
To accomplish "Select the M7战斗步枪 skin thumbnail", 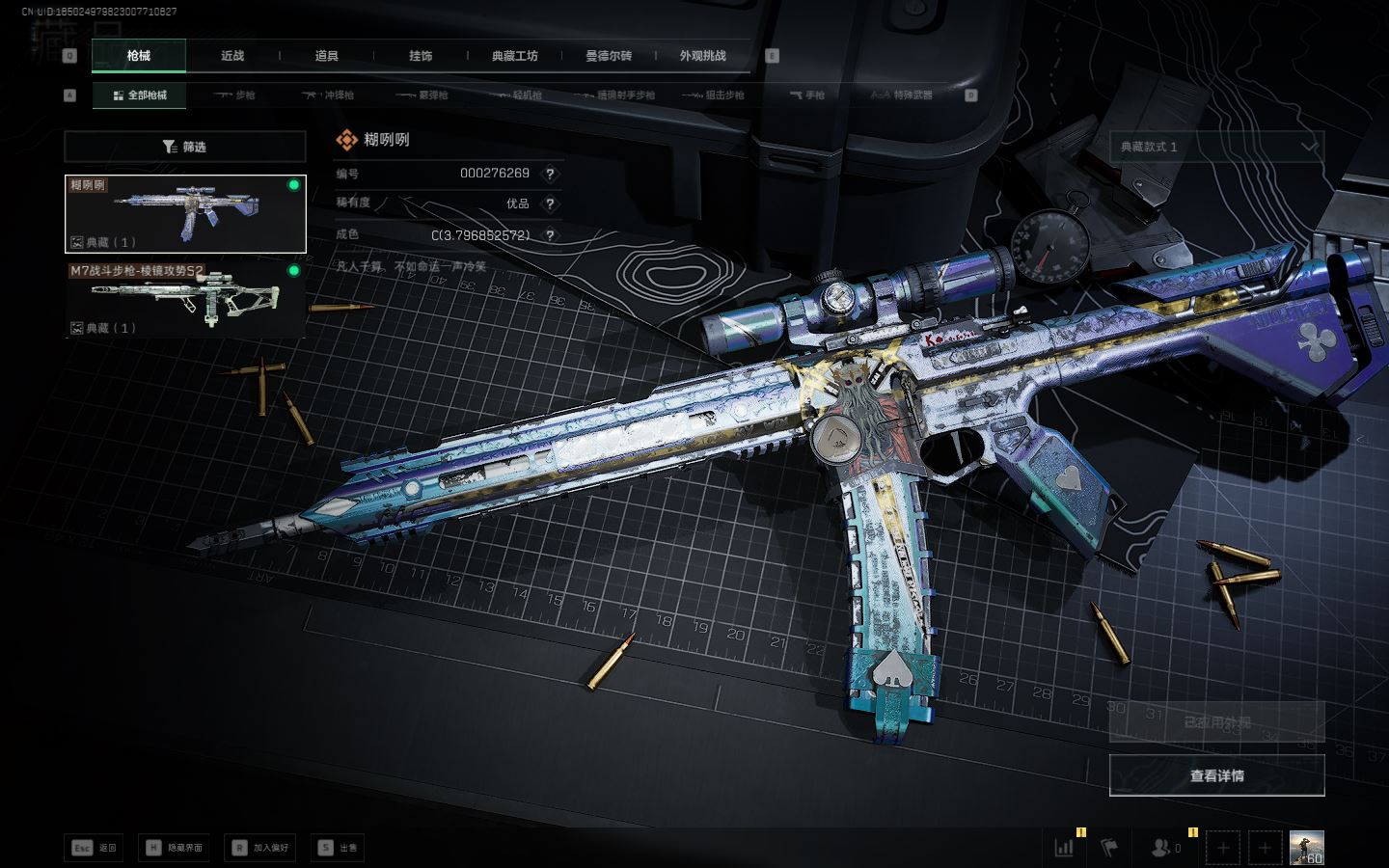I will [x=185, y=299].
